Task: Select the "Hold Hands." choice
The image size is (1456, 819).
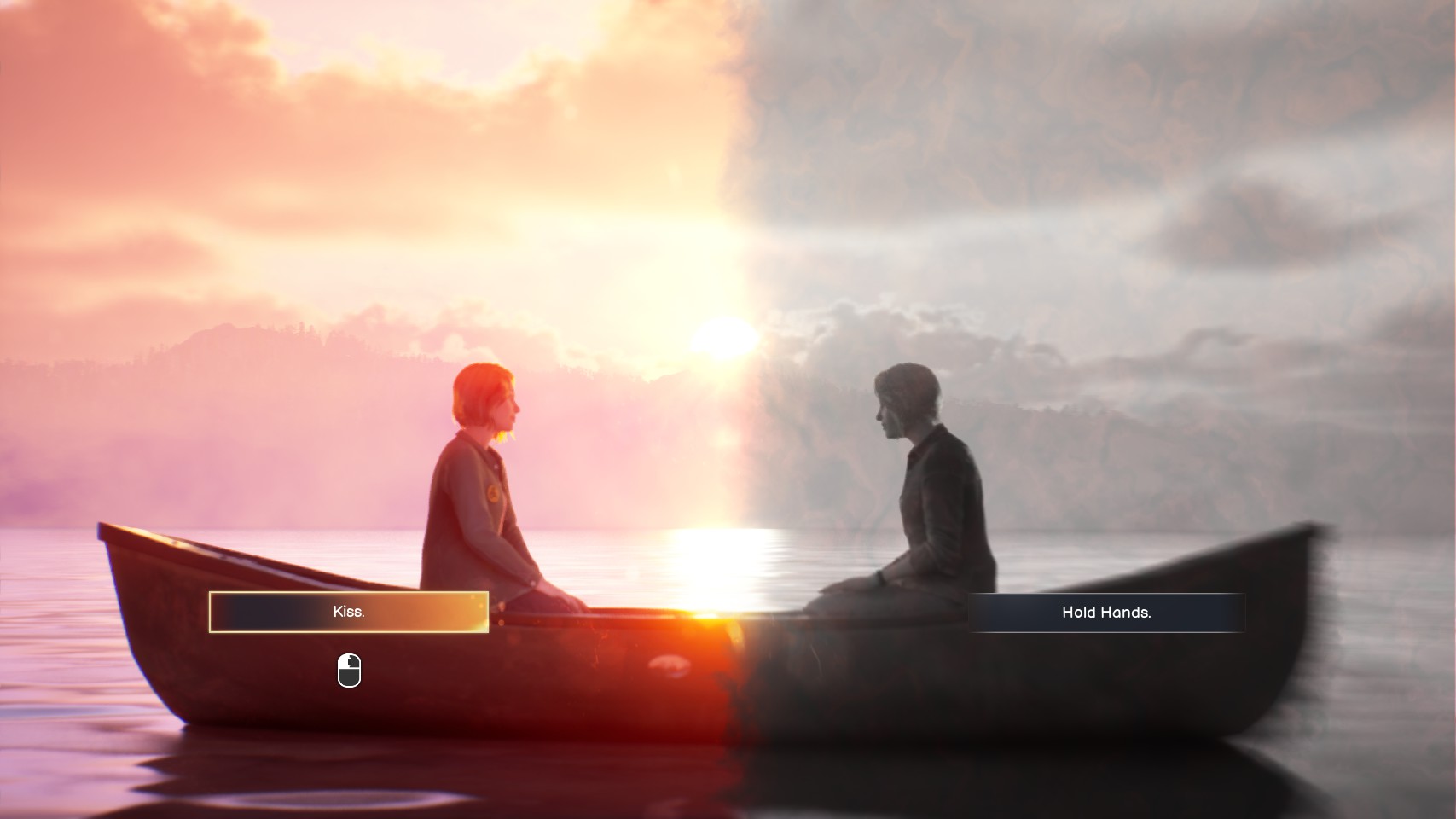Action: point(1105,613)
